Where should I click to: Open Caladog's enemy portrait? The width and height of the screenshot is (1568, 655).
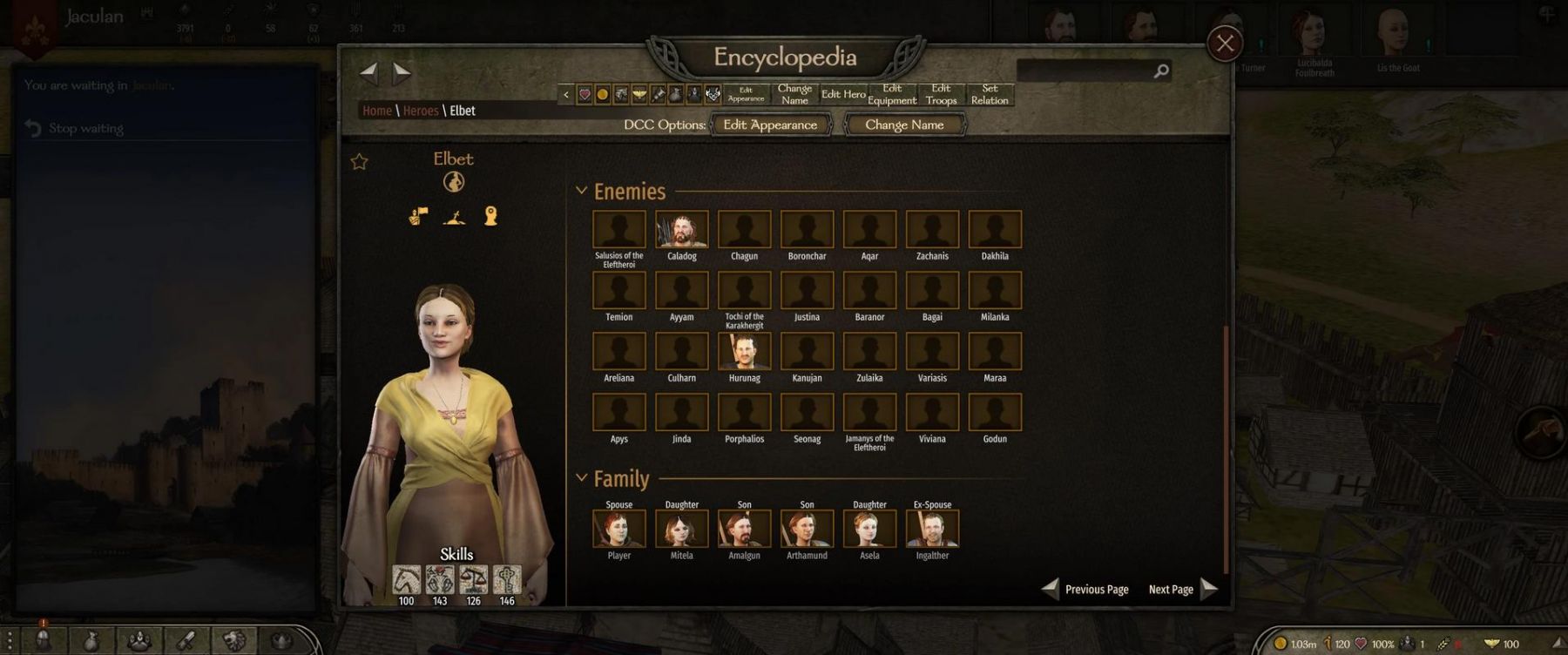click(x=681, y=230)
